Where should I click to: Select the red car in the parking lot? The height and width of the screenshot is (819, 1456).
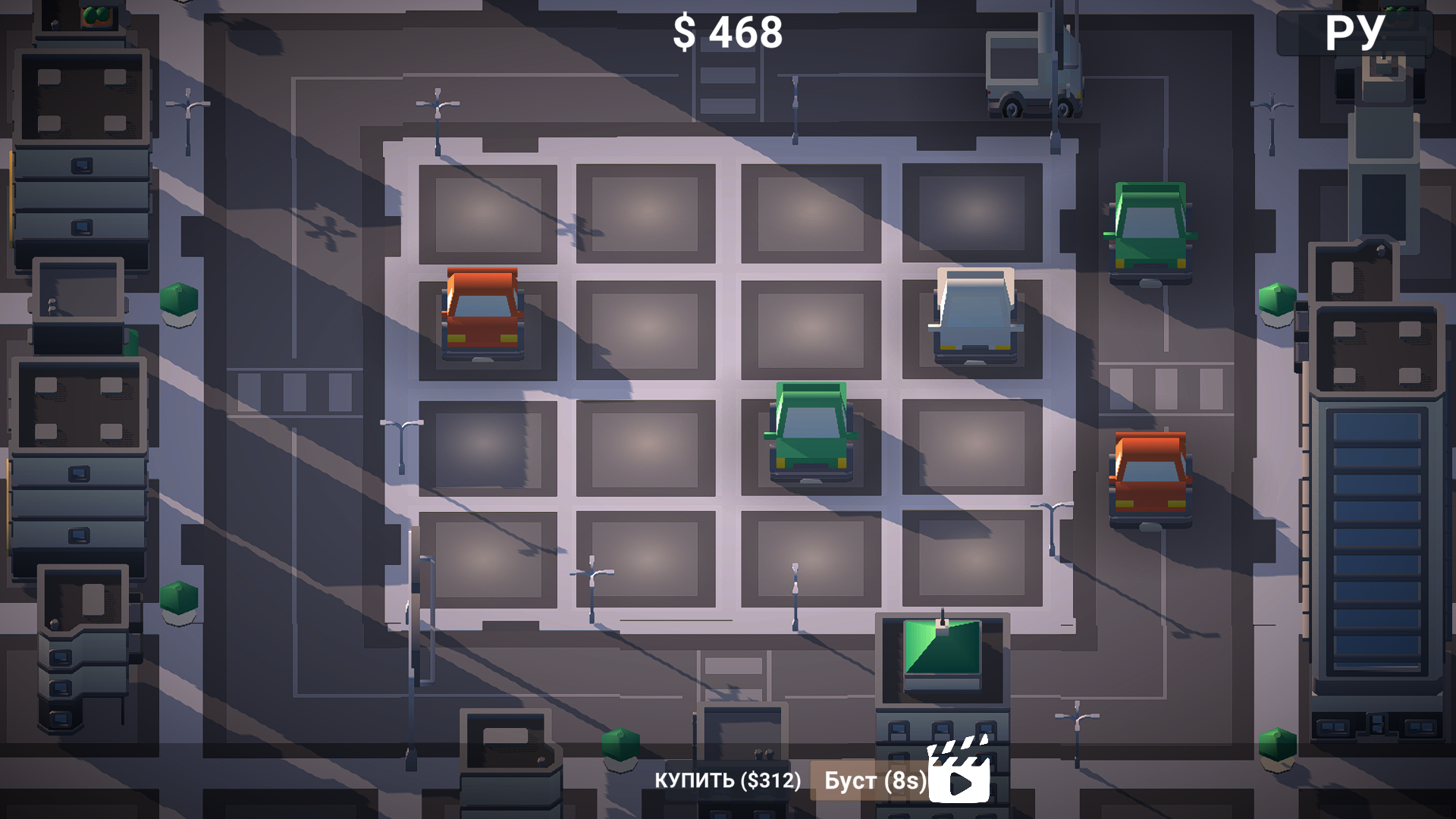(x=481, y=313)
